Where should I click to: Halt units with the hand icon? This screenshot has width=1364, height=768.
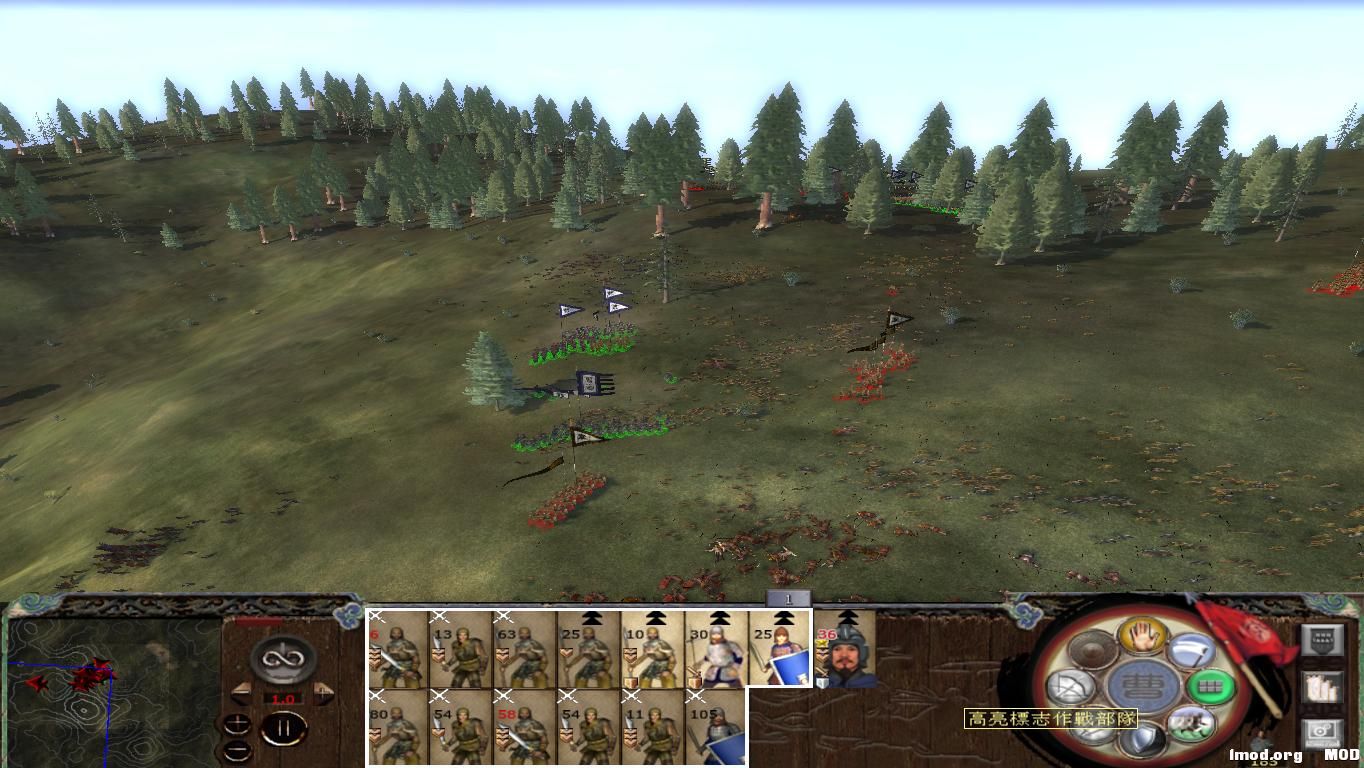click(x=1143, y=639)
